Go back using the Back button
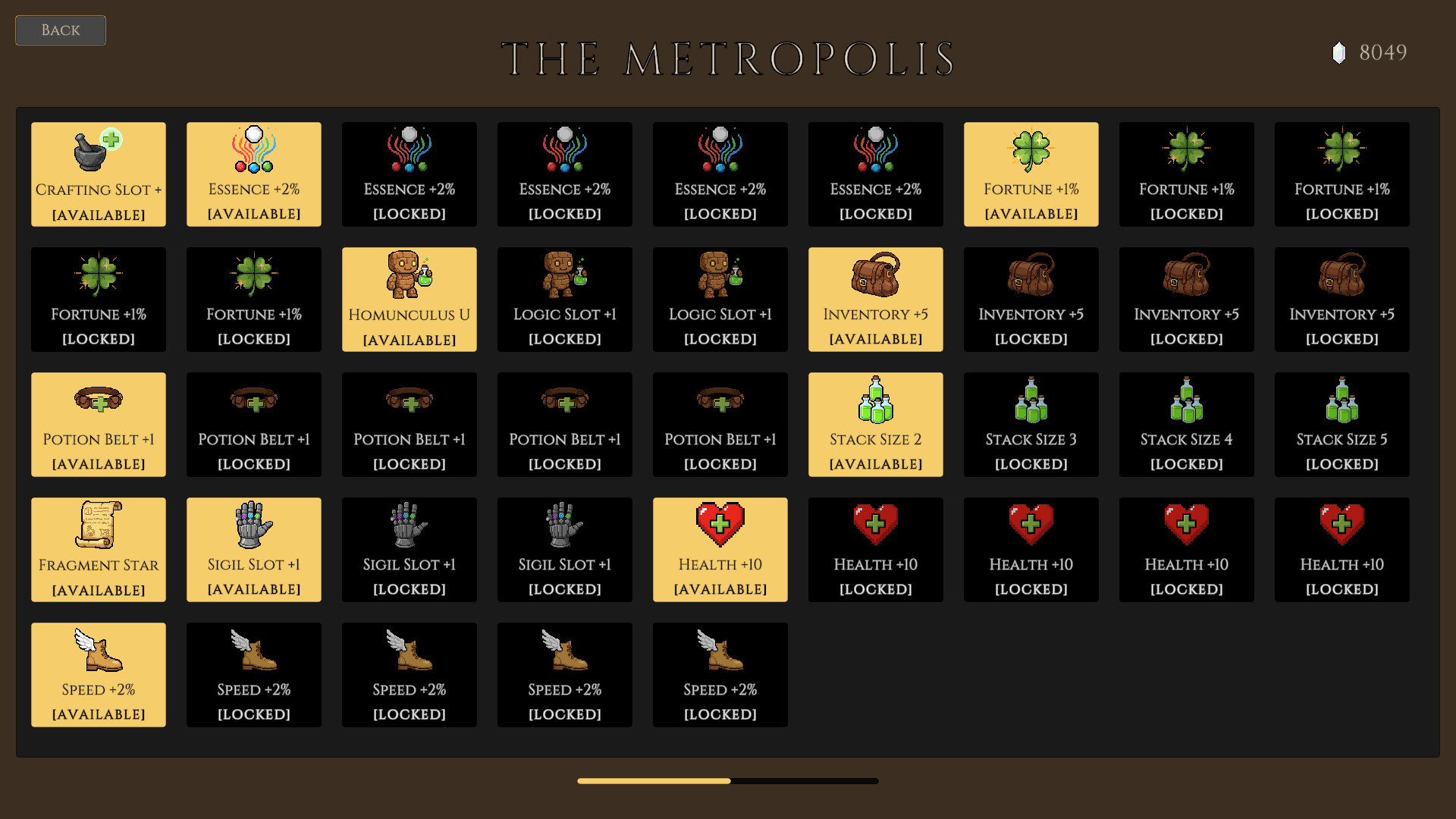The width and height of the screenshot is (1456, 819). pyautogui.click(x=61, y=30)
